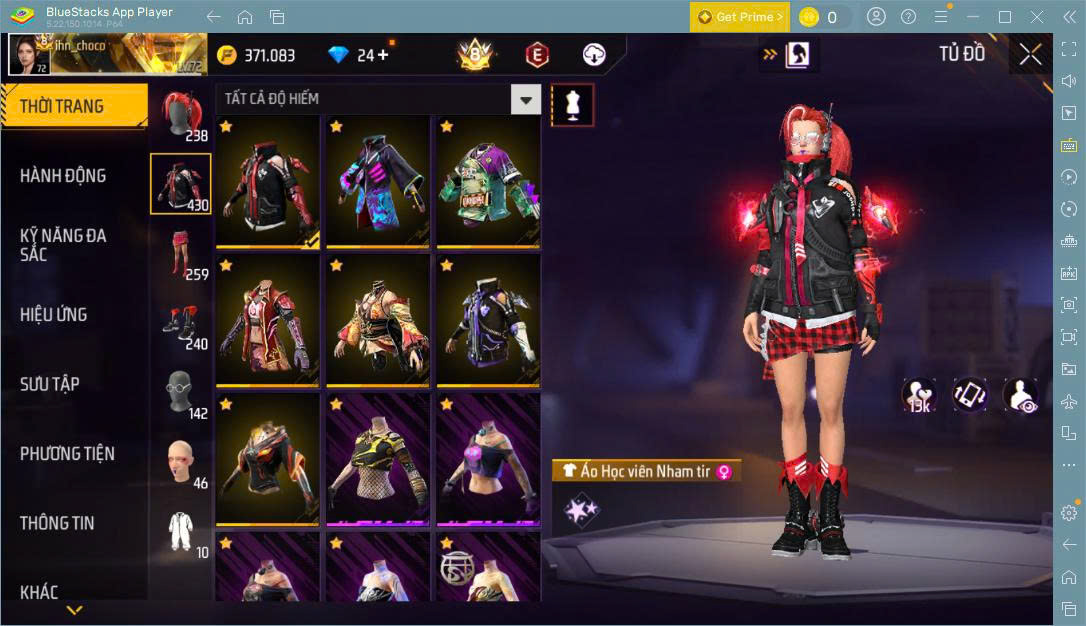
Task: Select the Kỹ Năng Đa Sắc tab
Action: 63,245
